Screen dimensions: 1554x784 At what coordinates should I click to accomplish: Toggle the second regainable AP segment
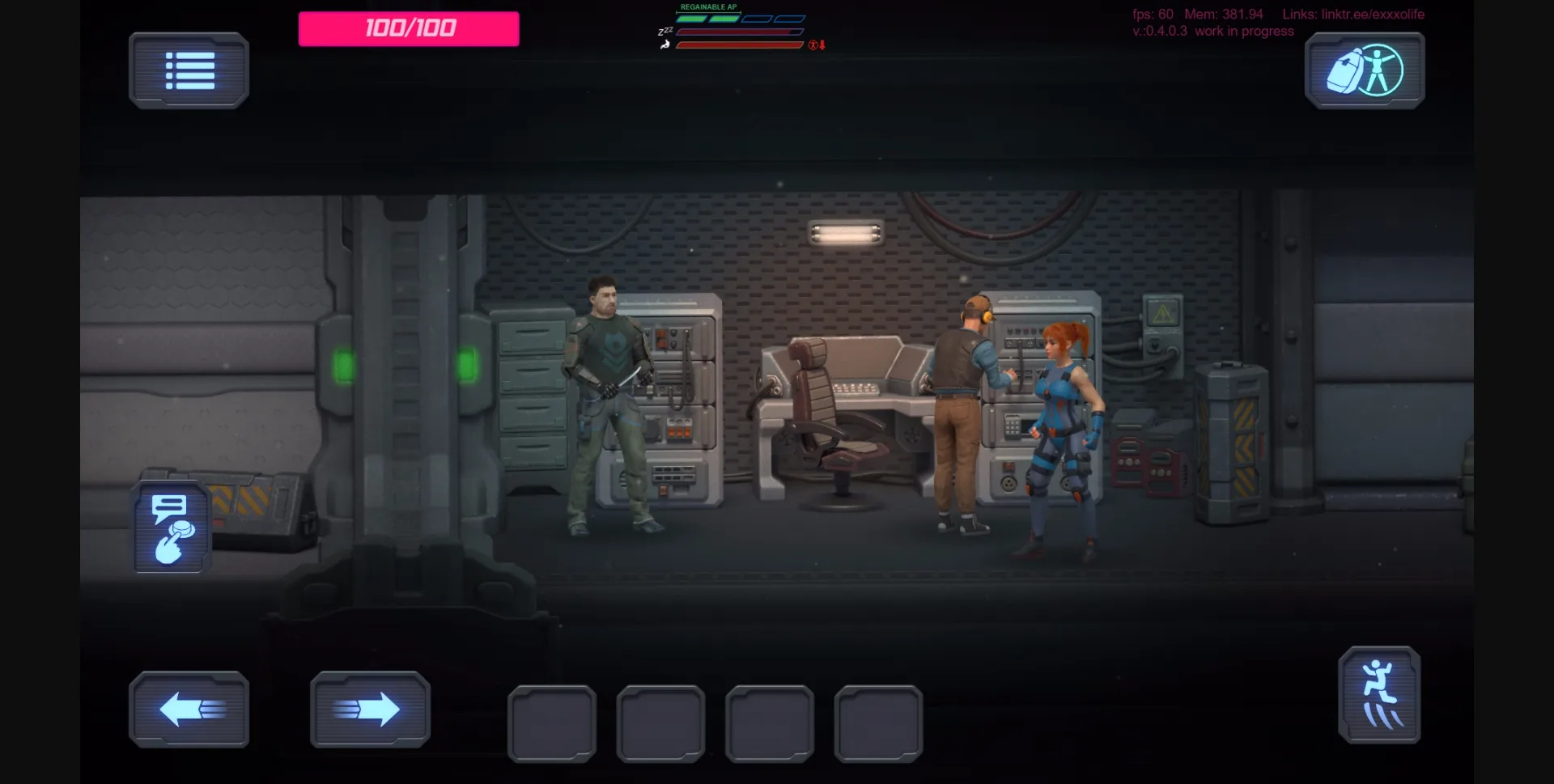point(723,19)
